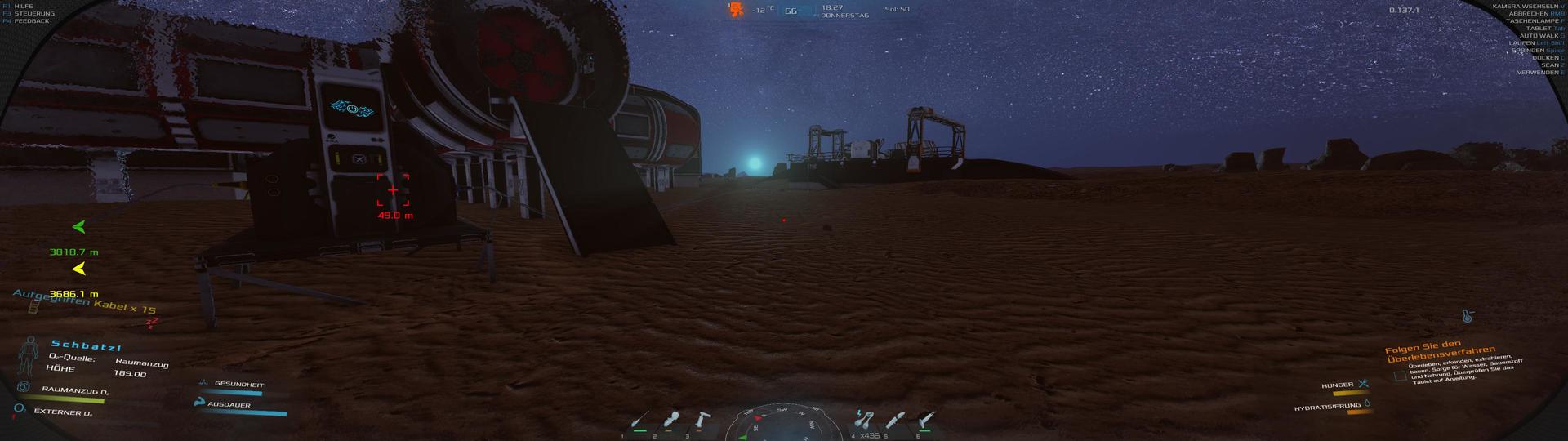Image resolution: width=1568 pixels, height=441 pixels.
Task: Click the thermometer temperature icon
Action: pyautogui.click(x=1468, y=315)
